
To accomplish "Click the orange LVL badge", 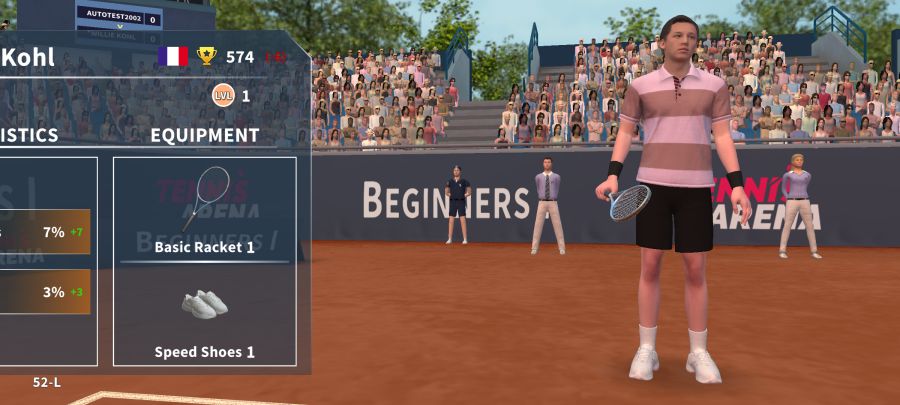I will (223, 96).
